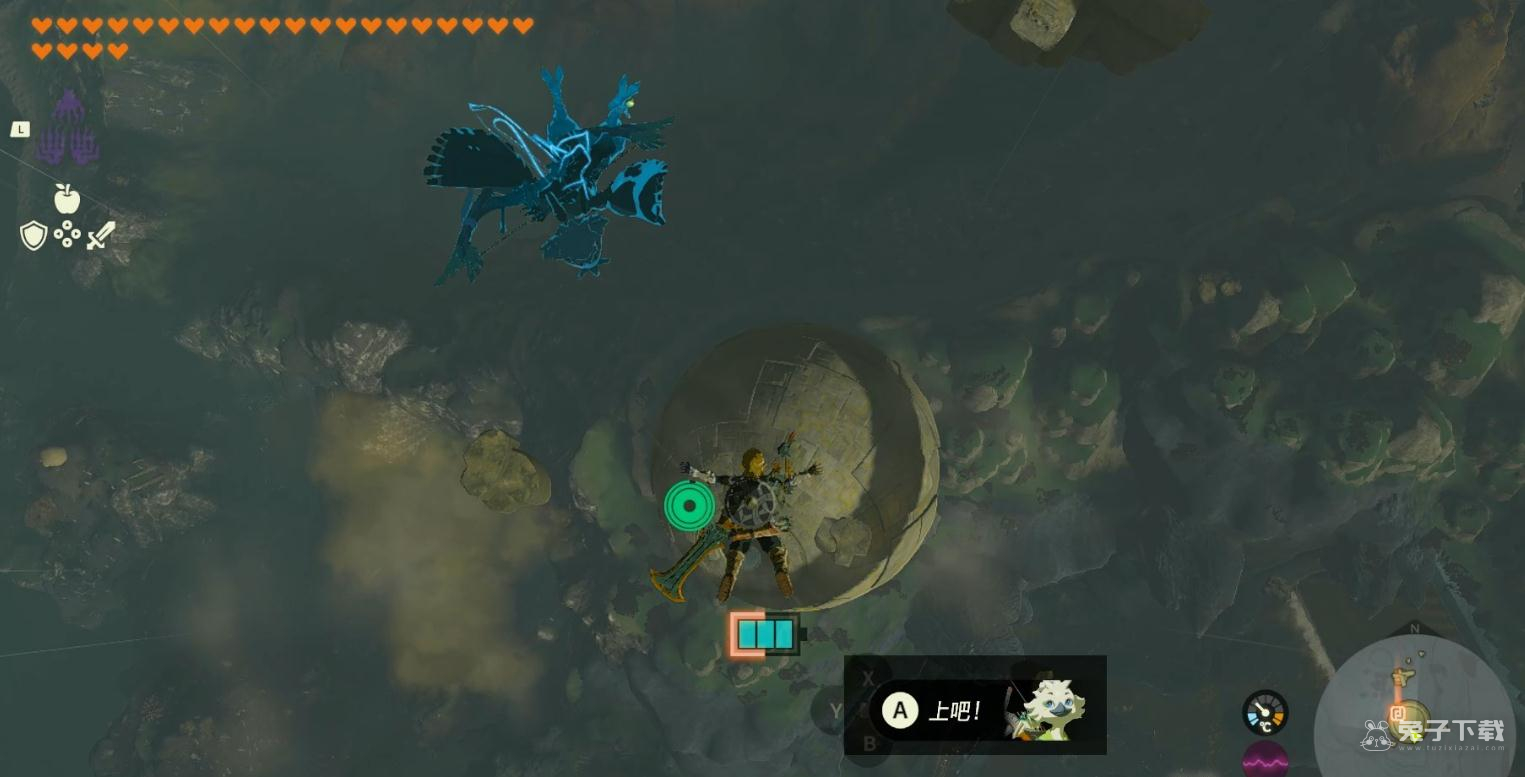
Task: Activate the purple hand ability icon
Action: point(67,128)
